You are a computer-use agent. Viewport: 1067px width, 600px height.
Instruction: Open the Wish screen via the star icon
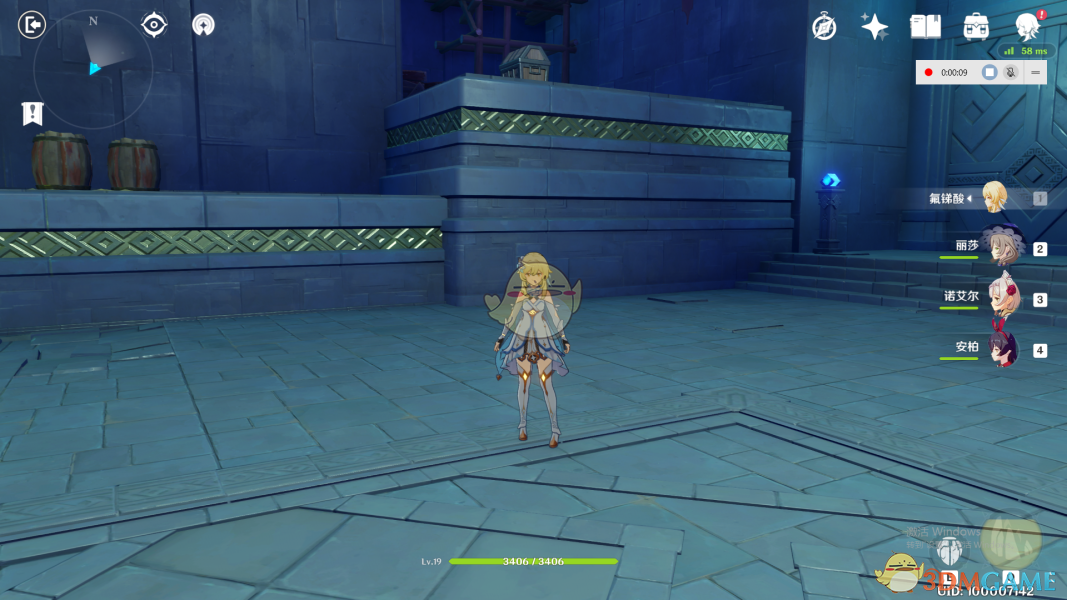(x=875, y=27)
